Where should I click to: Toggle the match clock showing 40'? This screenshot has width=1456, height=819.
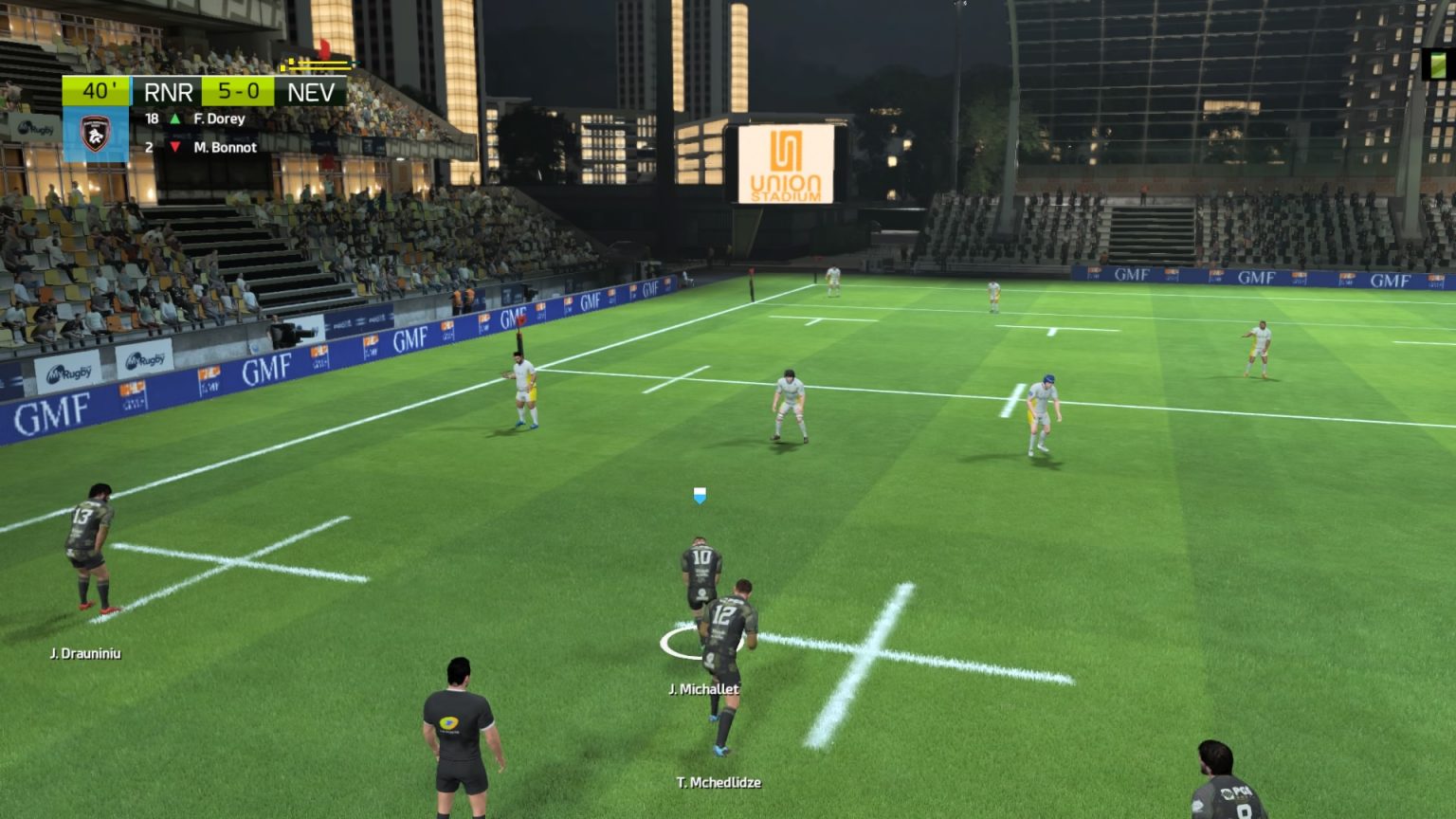99,91
